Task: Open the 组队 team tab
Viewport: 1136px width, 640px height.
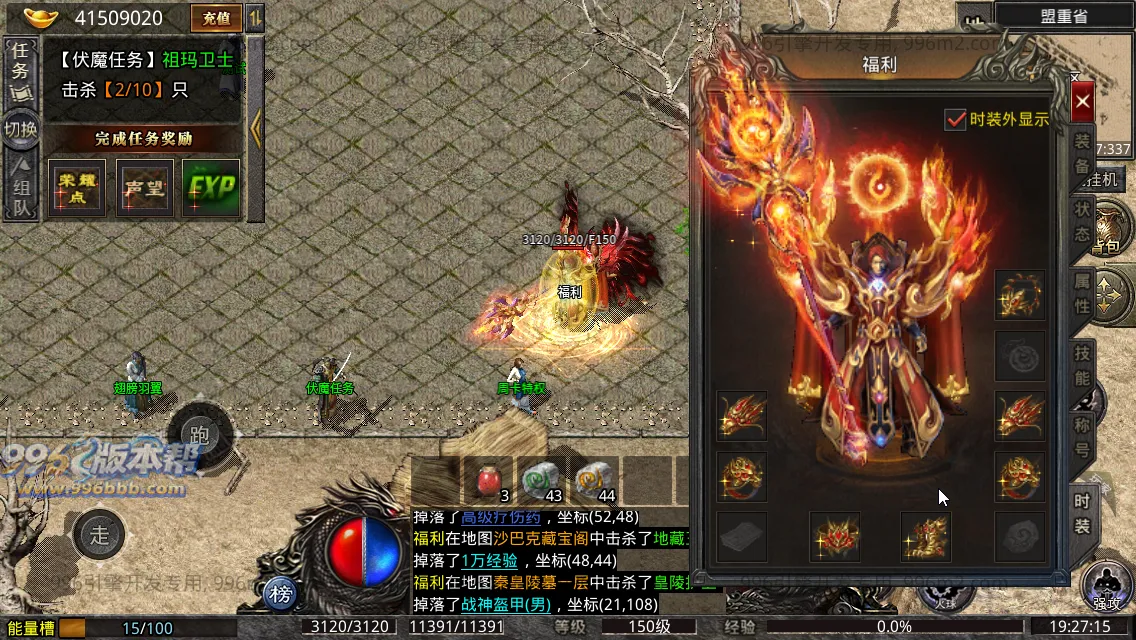Action: point(20,192)
